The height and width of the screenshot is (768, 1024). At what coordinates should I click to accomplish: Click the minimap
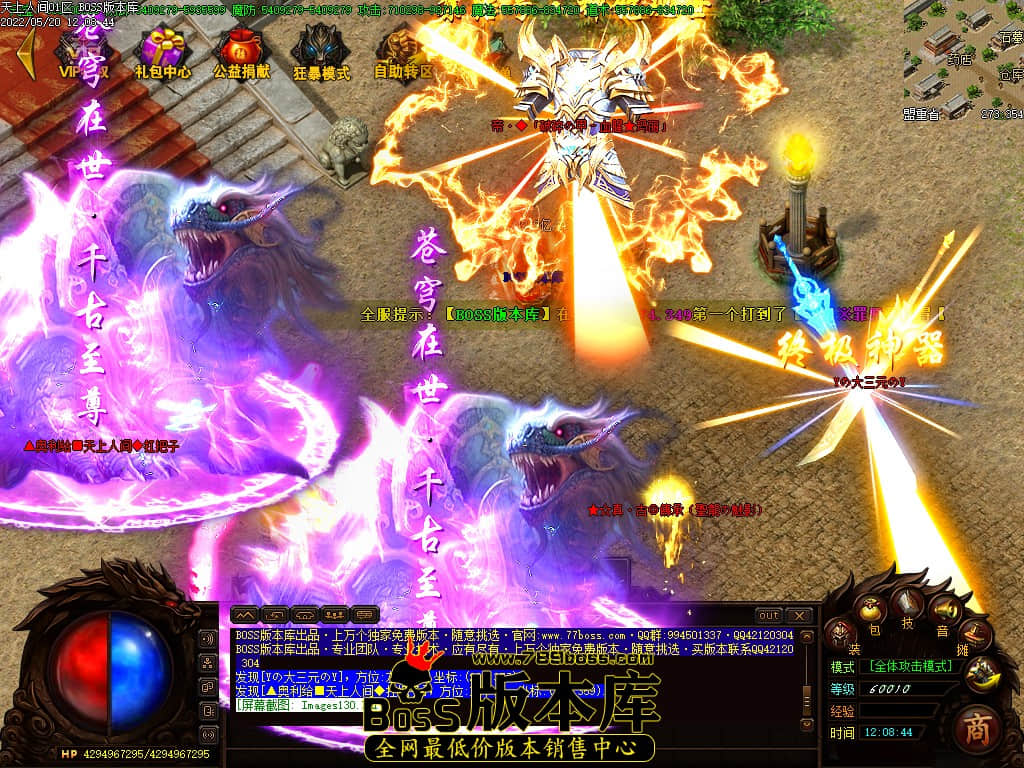point(963,55)
